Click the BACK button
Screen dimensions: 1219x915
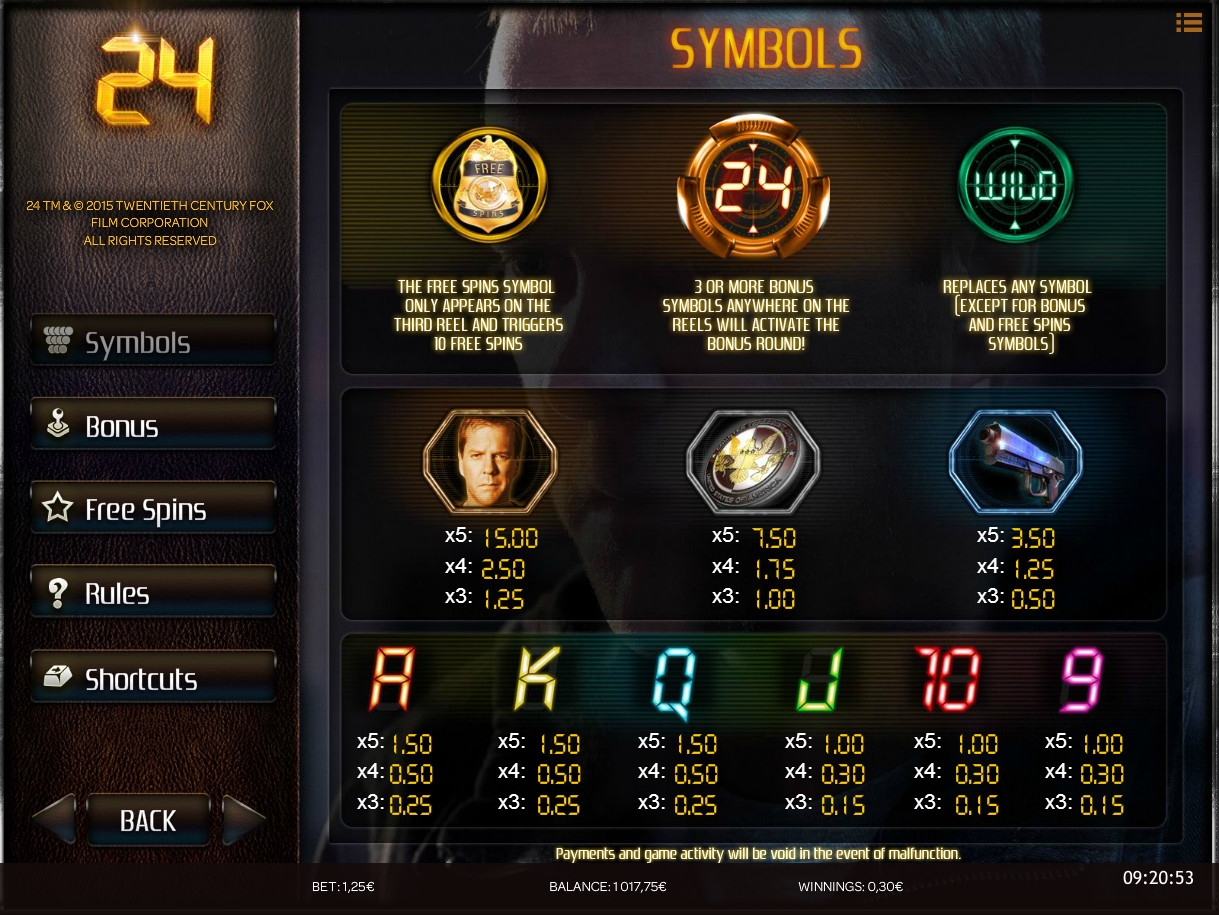[148, 820]
